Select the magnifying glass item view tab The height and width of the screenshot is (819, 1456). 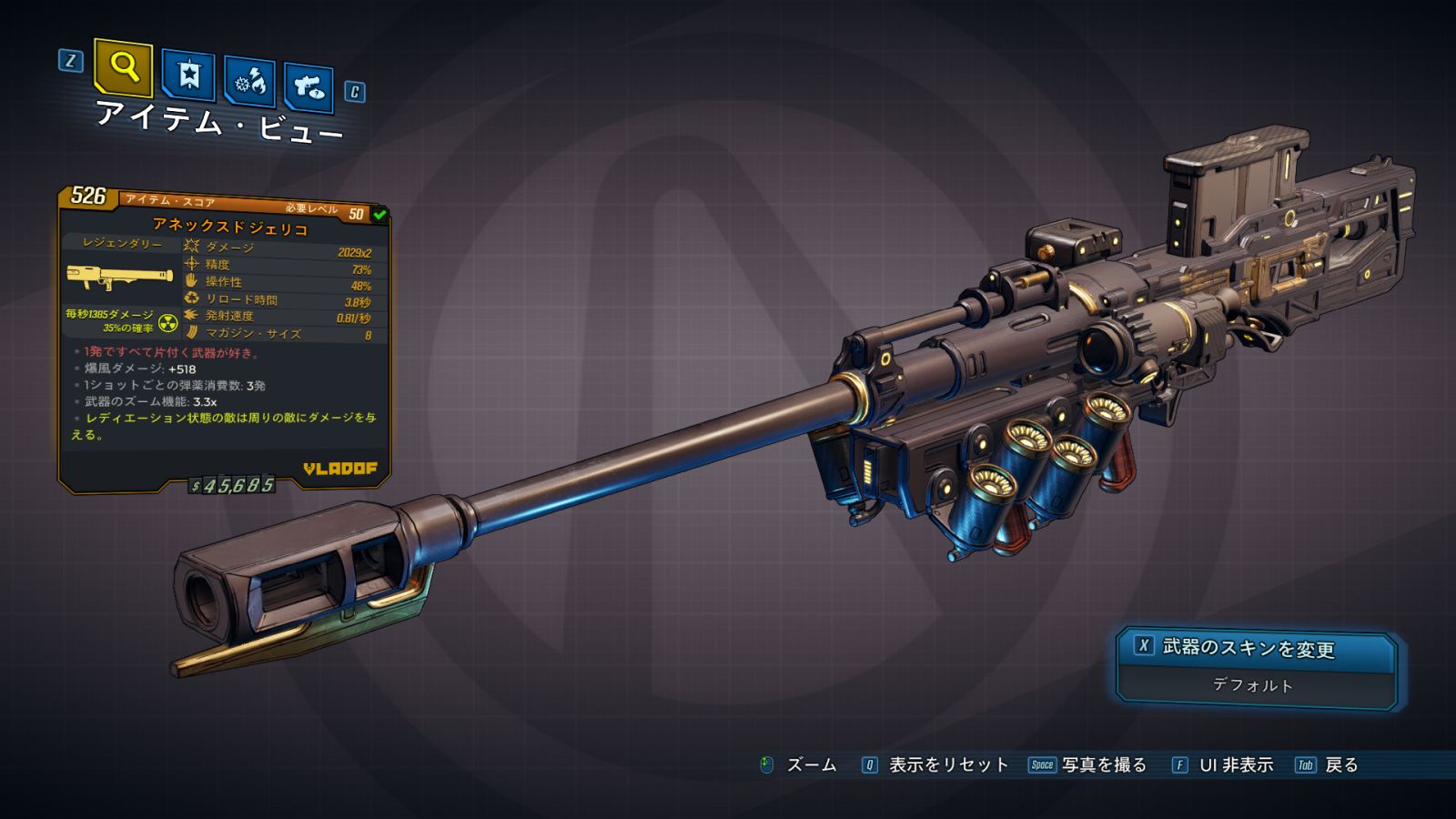click(123, 67)
